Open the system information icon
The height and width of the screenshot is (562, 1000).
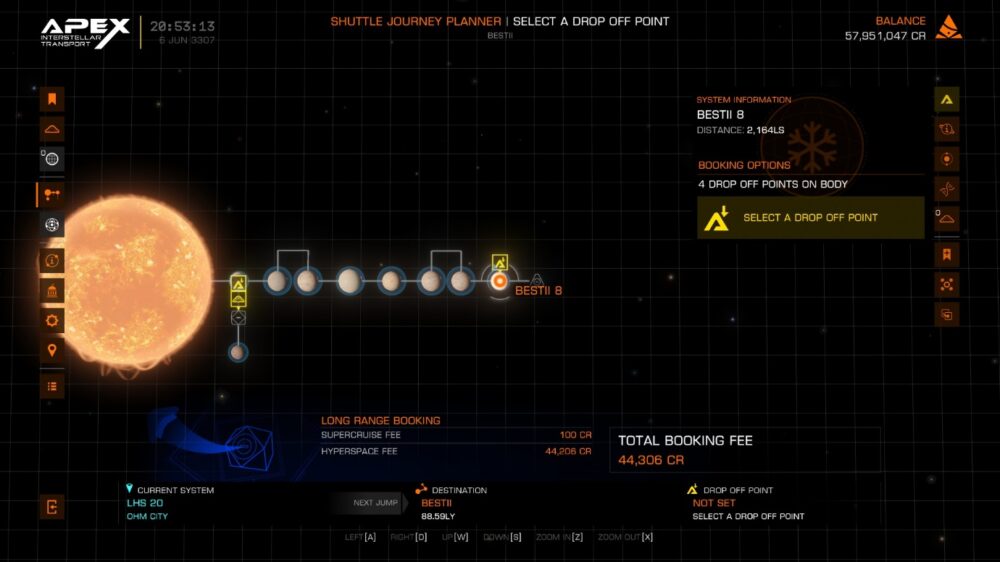[52, 261]
